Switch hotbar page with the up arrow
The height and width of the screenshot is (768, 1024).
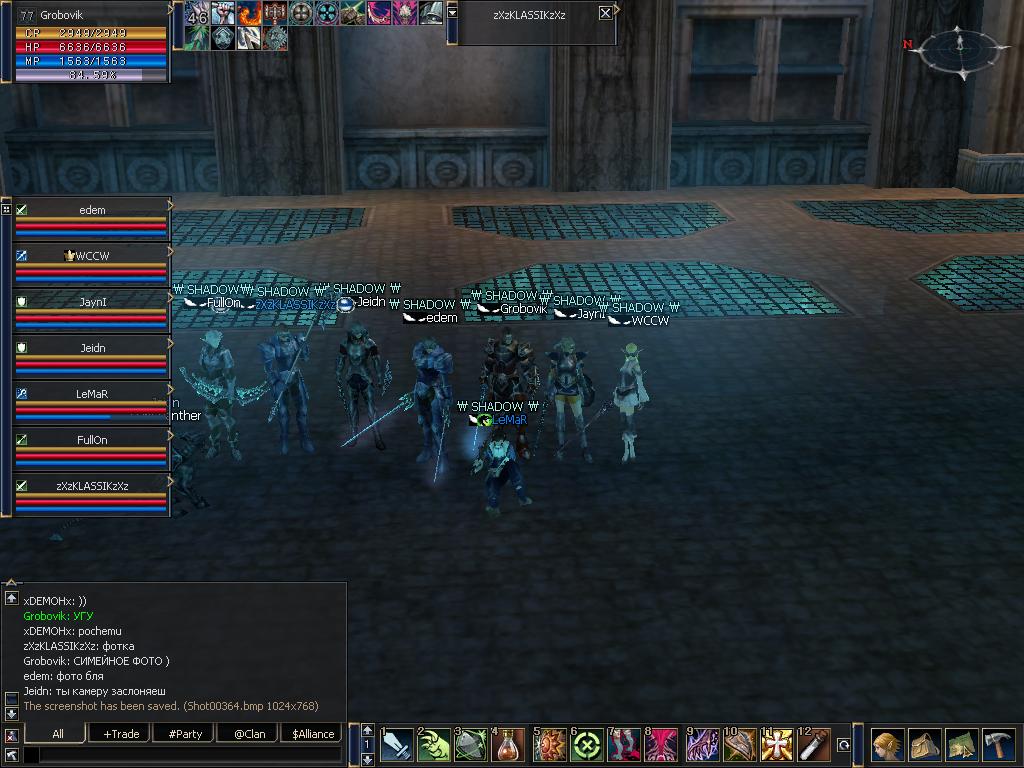368,730
